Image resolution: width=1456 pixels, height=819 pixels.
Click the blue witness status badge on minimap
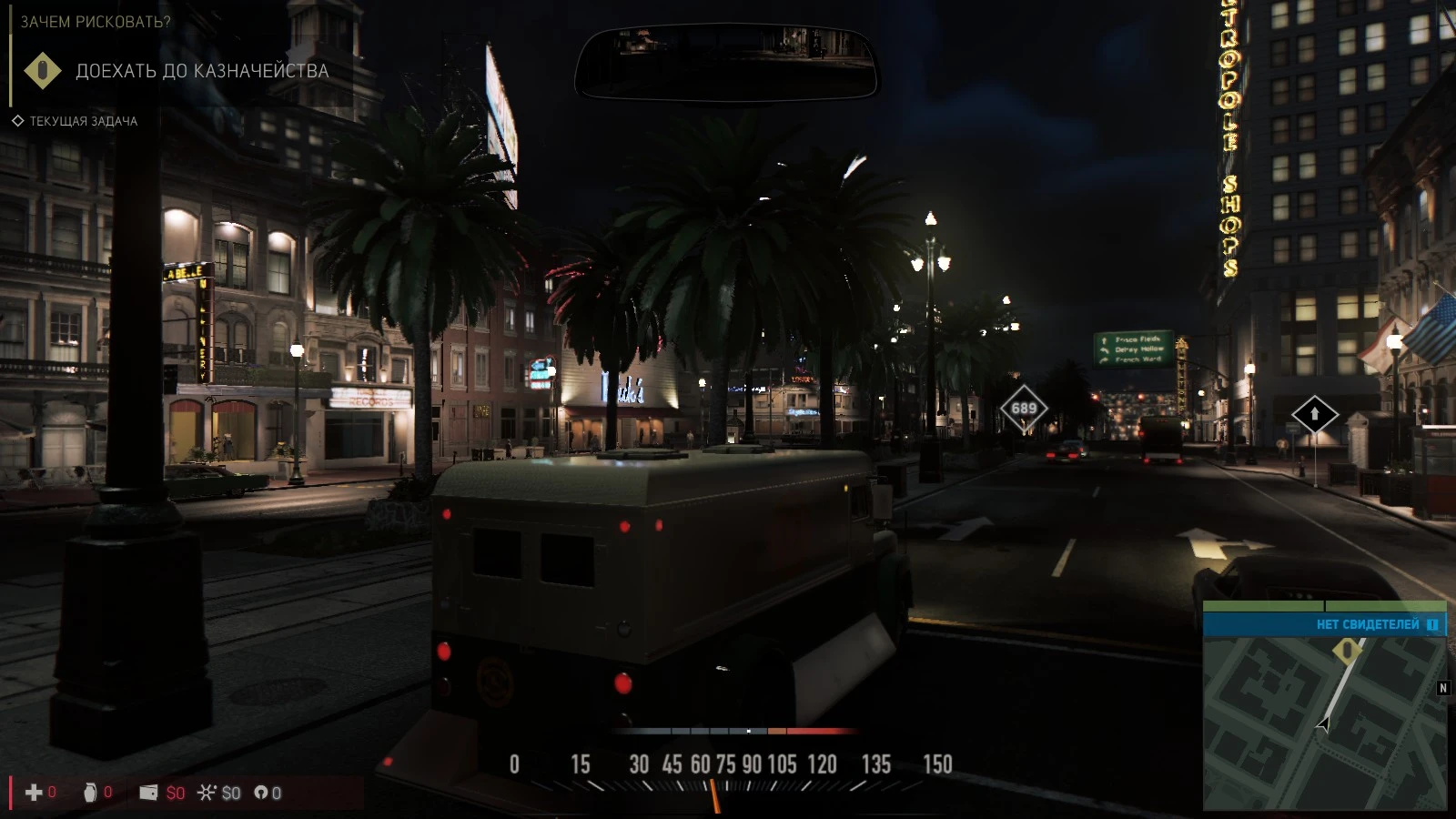(x=1433, y=624)
